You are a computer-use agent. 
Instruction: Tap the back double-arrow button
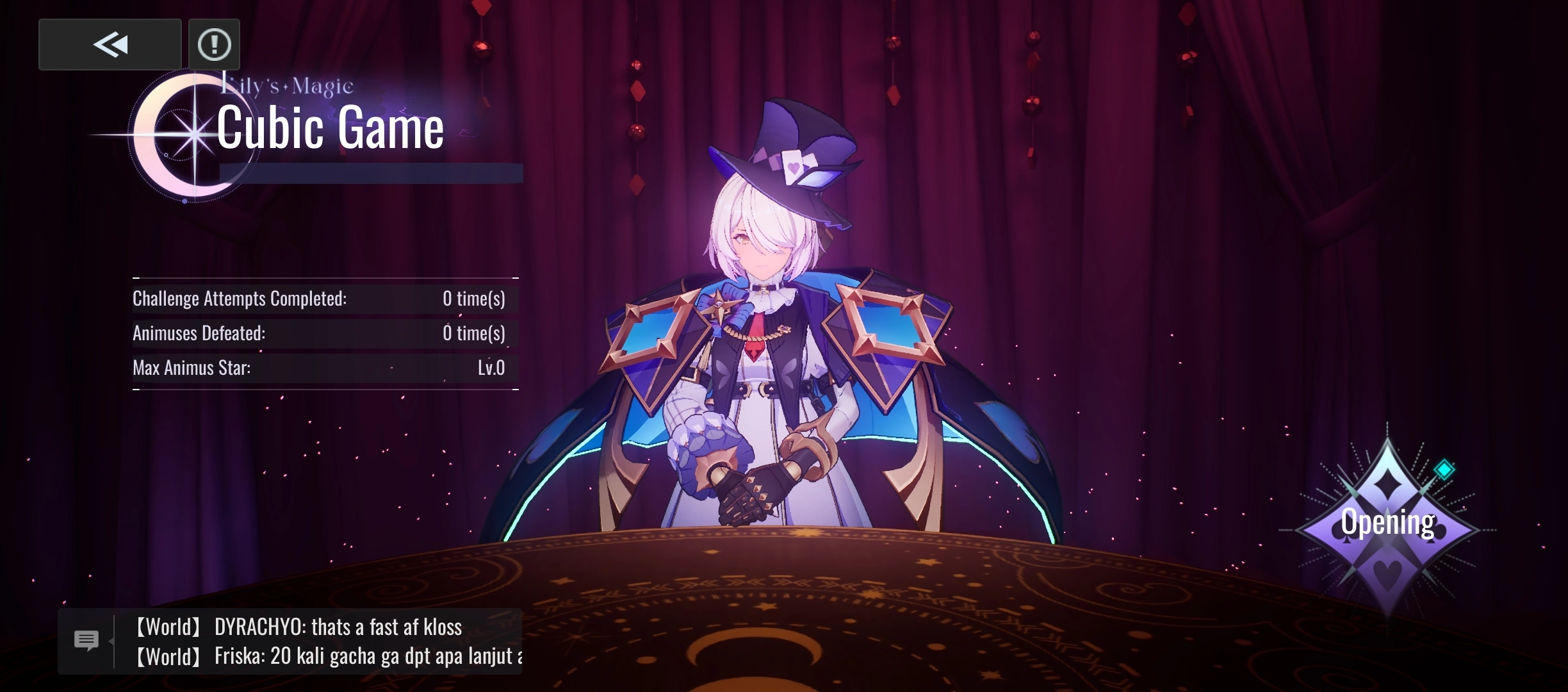110,44
